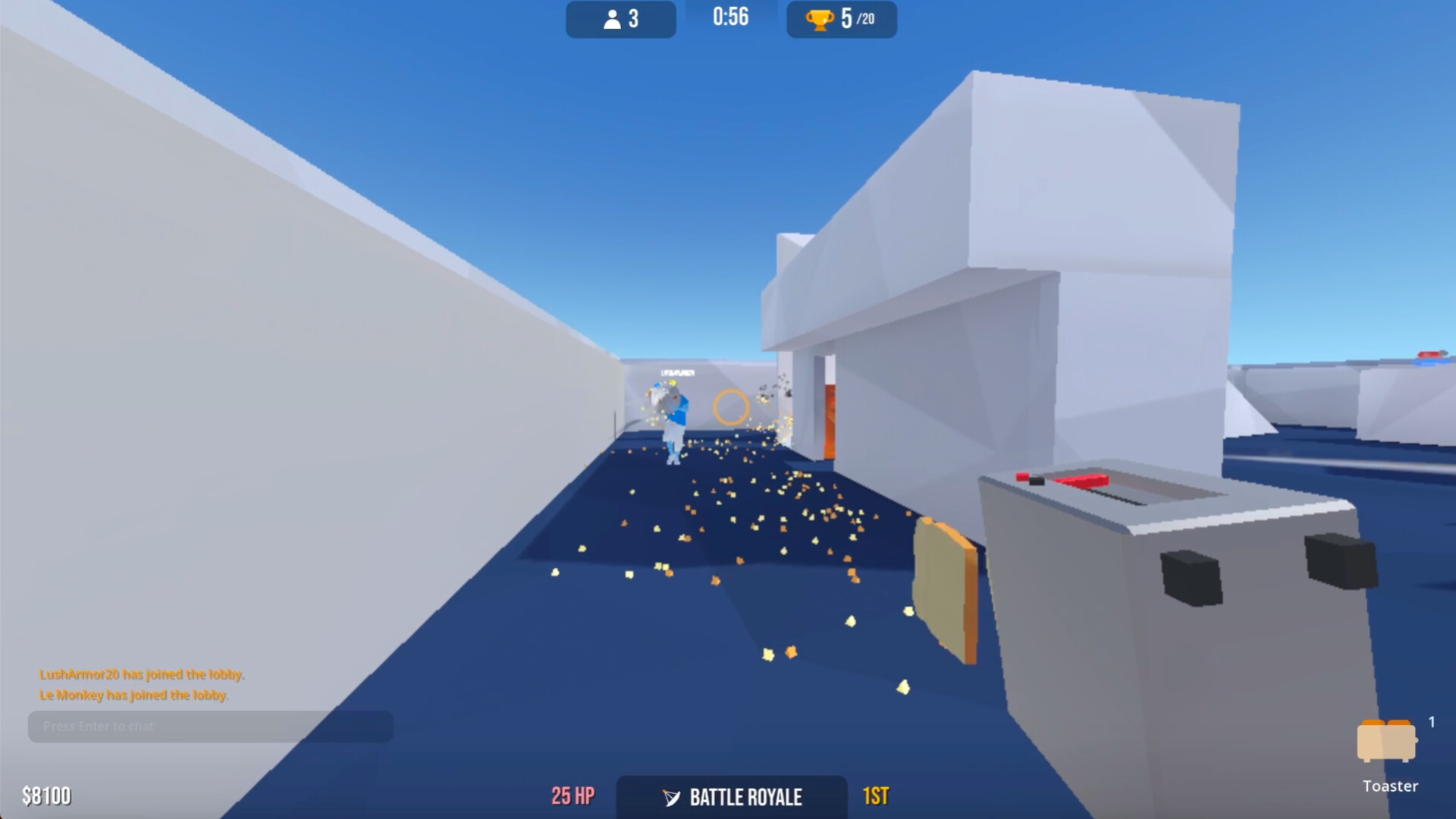The height and width of the screenshot is (819, 1456).
Task: Click the player count person icon
Action: (x=611, y=19)
